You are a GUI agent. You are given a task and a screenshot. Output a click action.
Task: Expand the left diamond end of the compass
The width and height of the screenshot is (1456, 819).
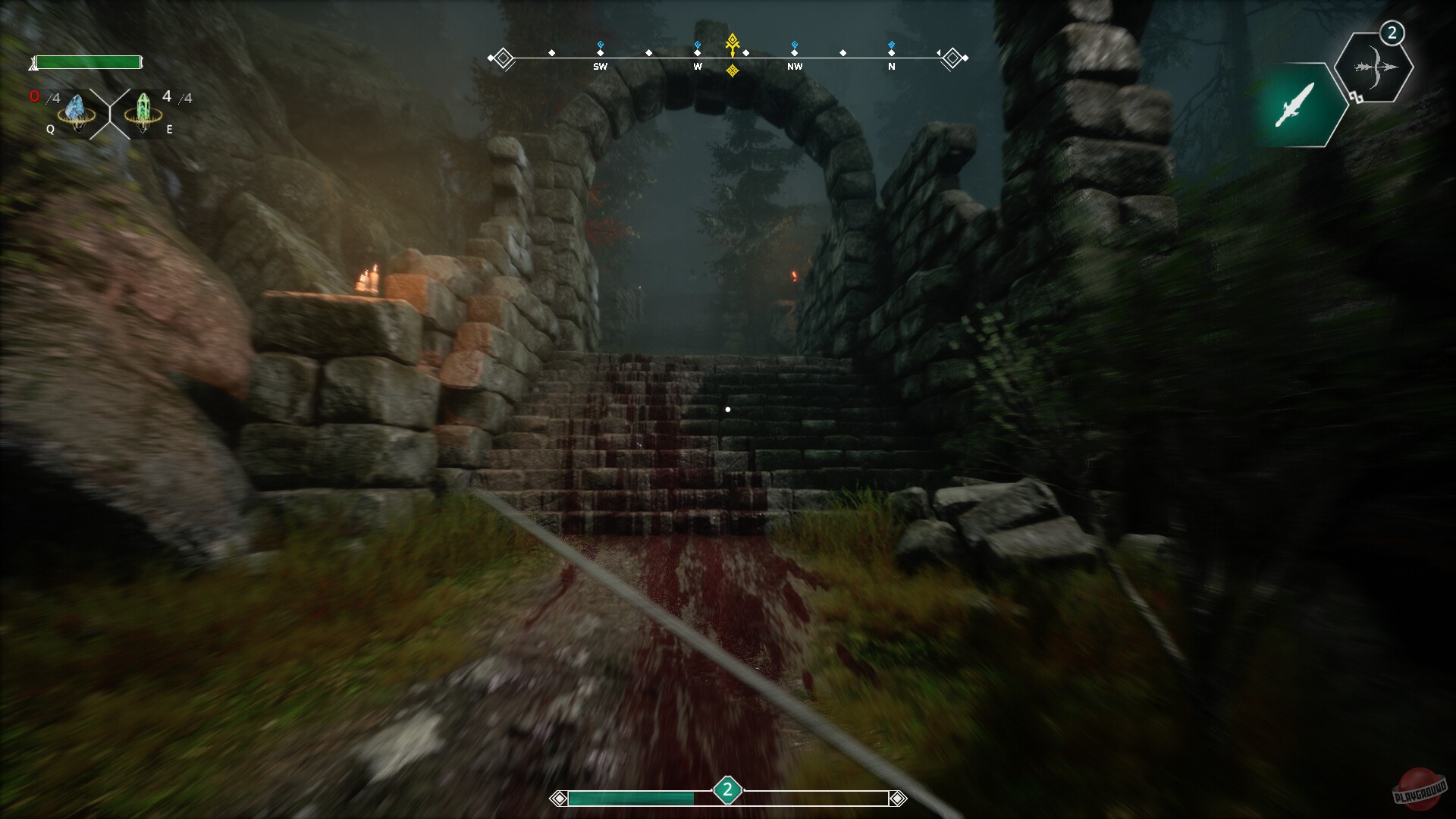[503, 56]
